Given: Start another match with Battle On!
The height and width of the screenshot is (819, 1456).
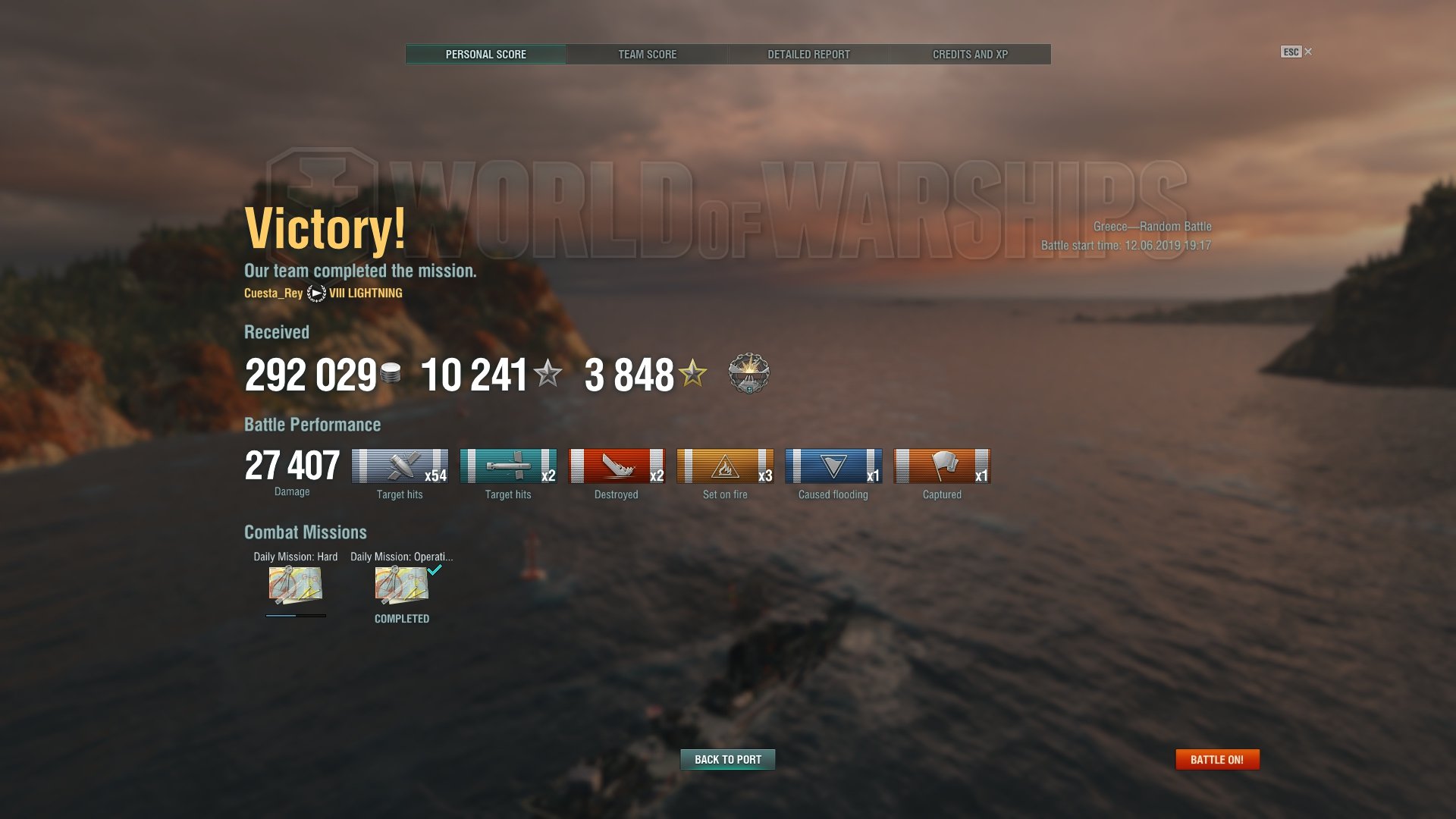Looking at the screenshot, I should click(1216, 759).
